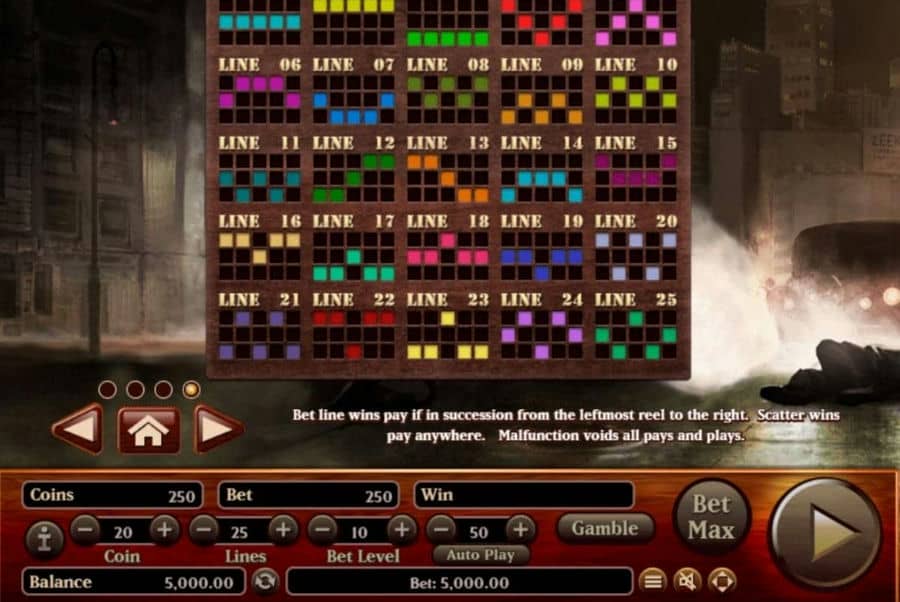
Task: Set the wager with Bet Max
Action: point(711,517)
